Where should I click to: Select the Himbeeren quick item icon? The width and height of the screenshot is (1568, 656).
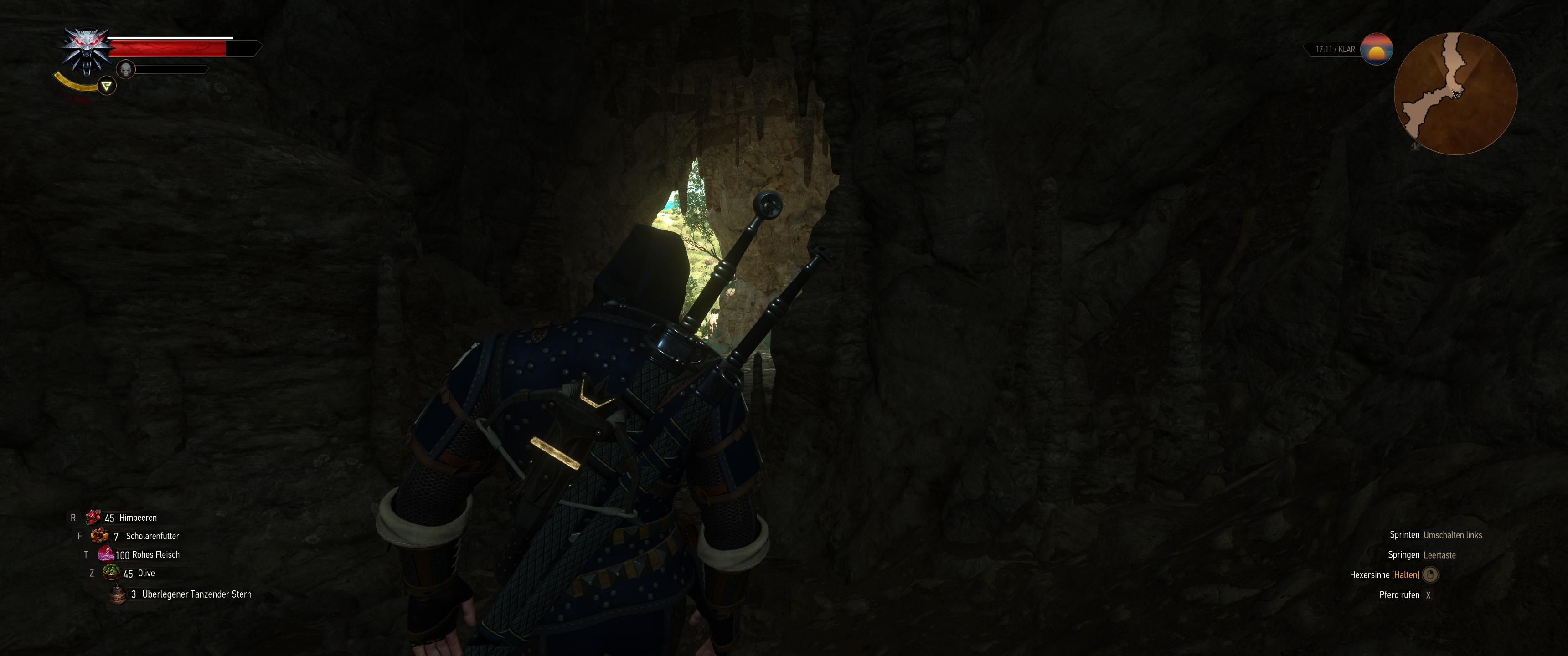93,517
